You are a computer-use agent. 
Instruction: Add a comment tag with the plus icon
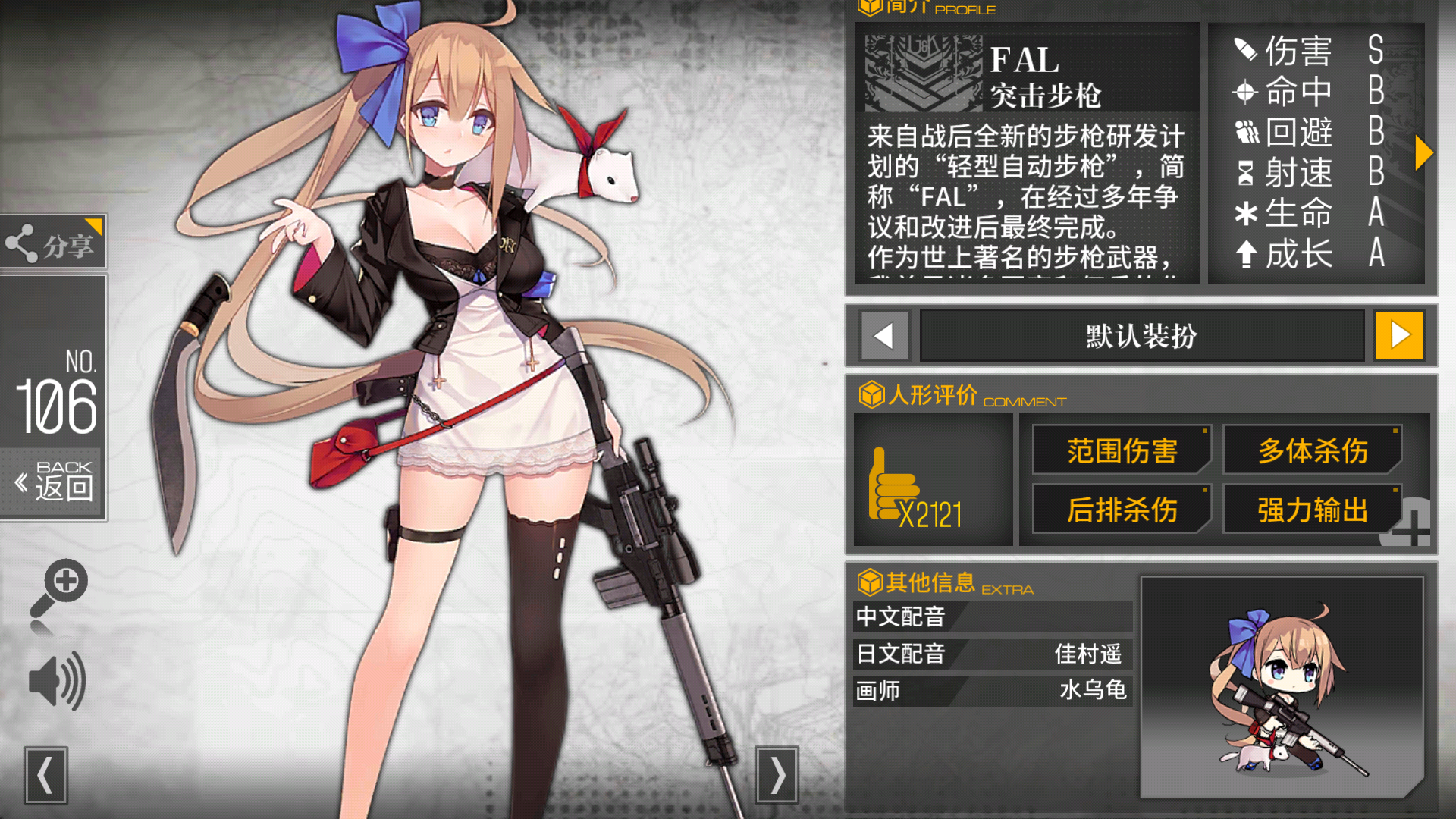1410,526
